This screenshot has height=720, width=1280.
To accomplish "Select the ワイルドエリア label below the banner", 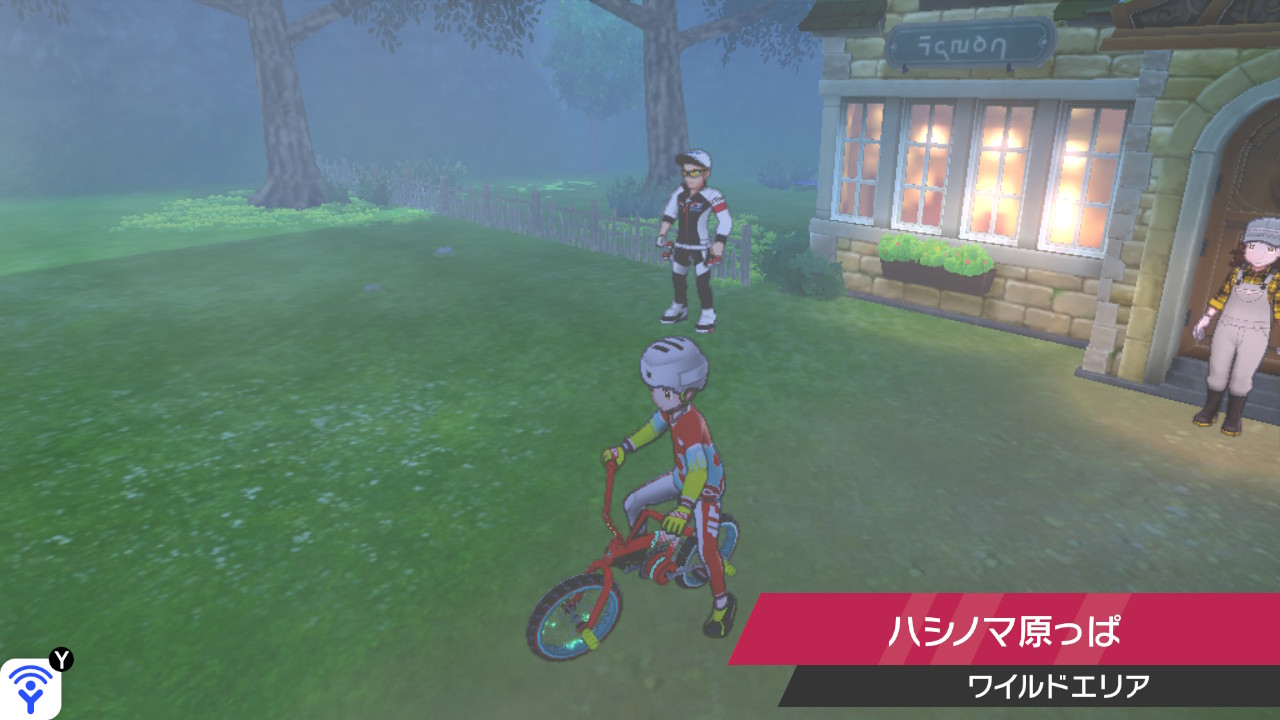I will (x=1060, y=683).
